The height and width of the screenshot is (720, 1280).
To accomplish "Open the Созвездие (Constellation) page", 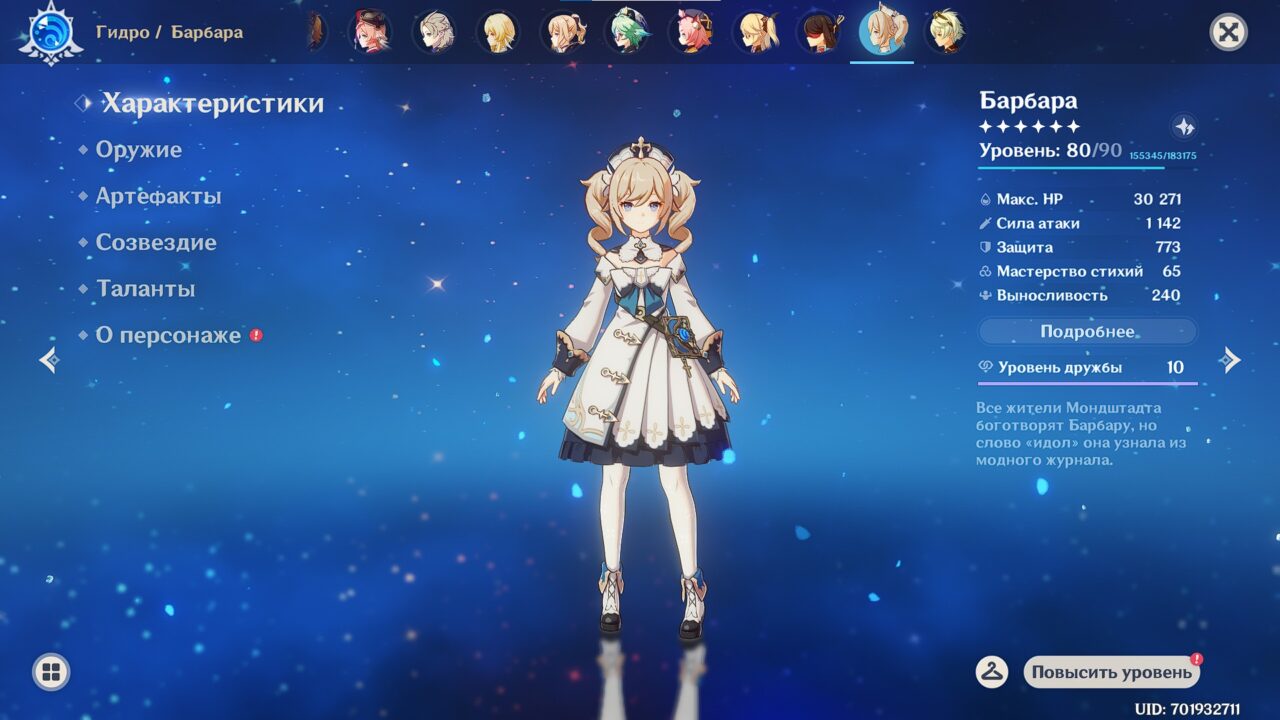I will coord(155,242).
